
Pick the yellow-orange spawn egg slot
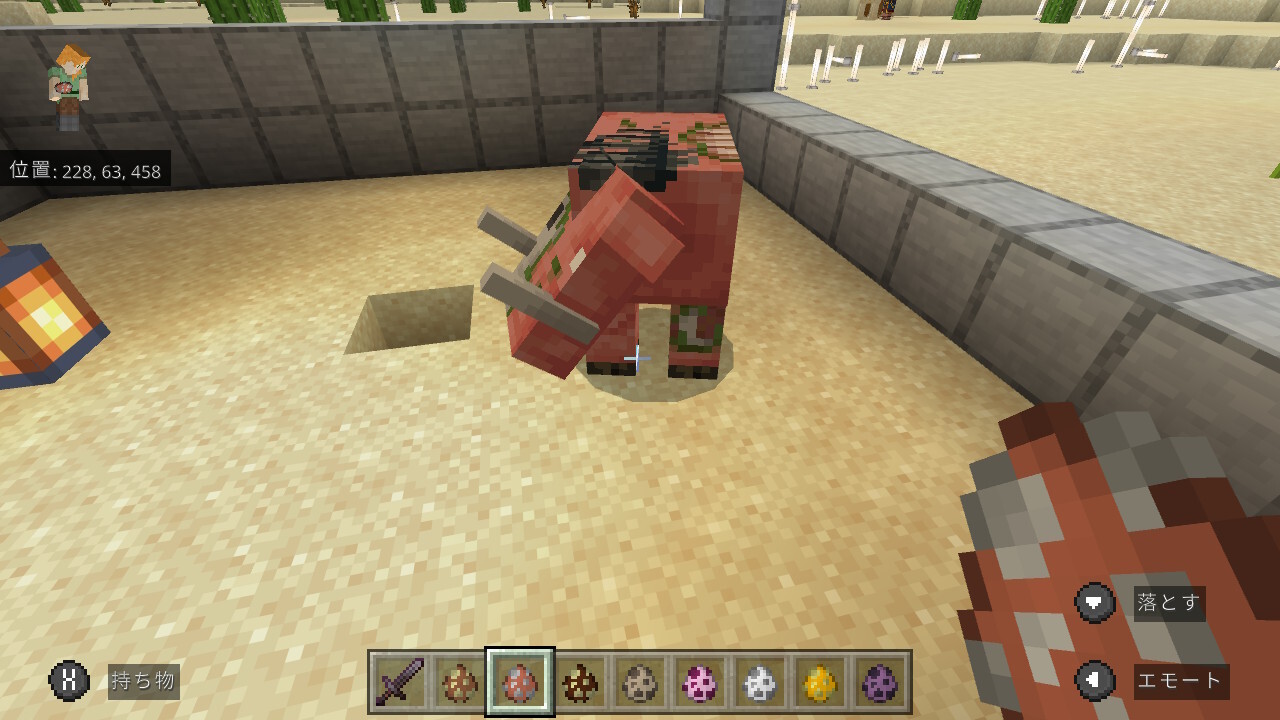point(820,682)
